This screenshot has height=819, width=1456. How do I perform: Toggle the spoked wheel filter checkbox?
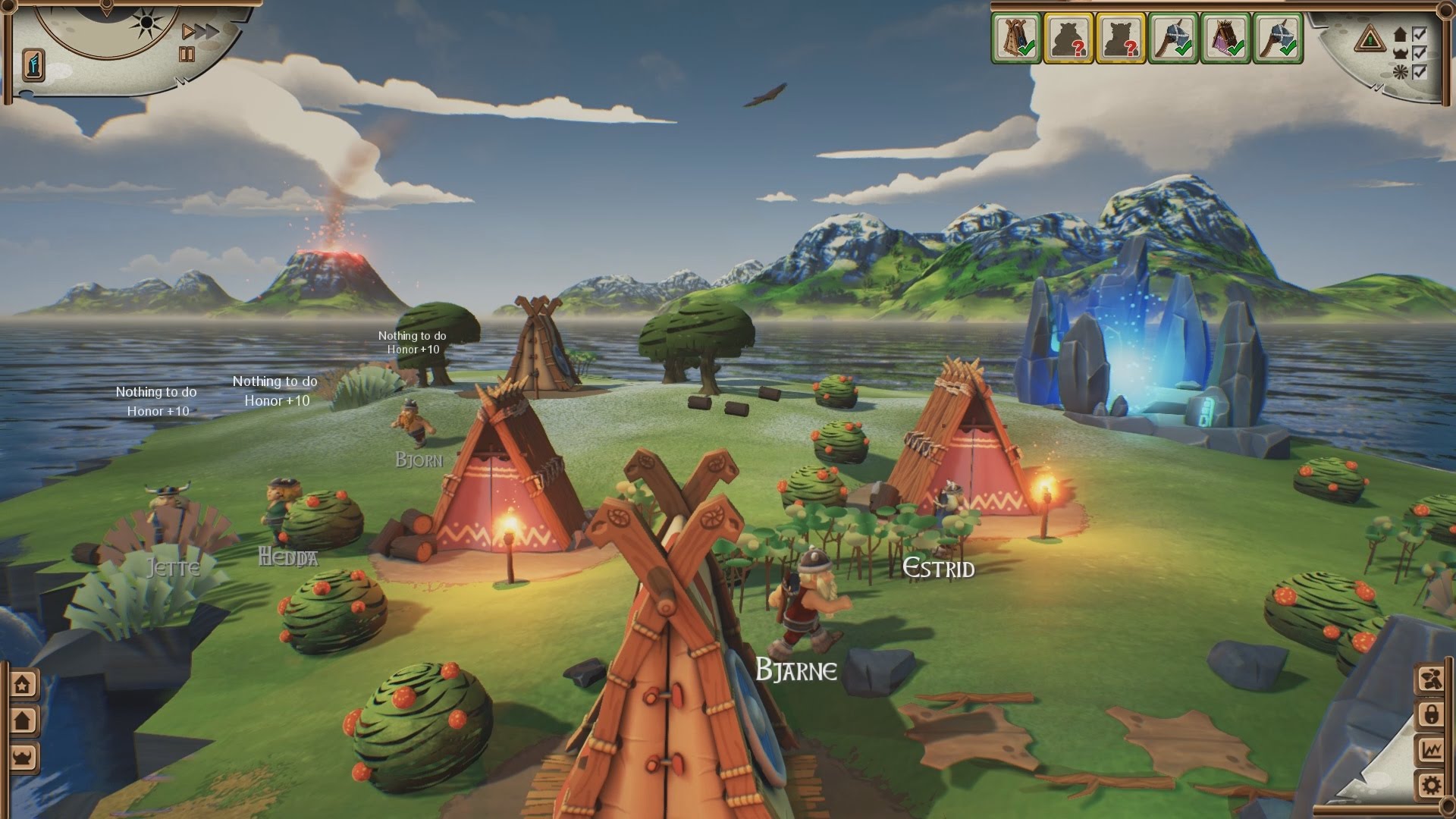click(x=1418, y=72)
